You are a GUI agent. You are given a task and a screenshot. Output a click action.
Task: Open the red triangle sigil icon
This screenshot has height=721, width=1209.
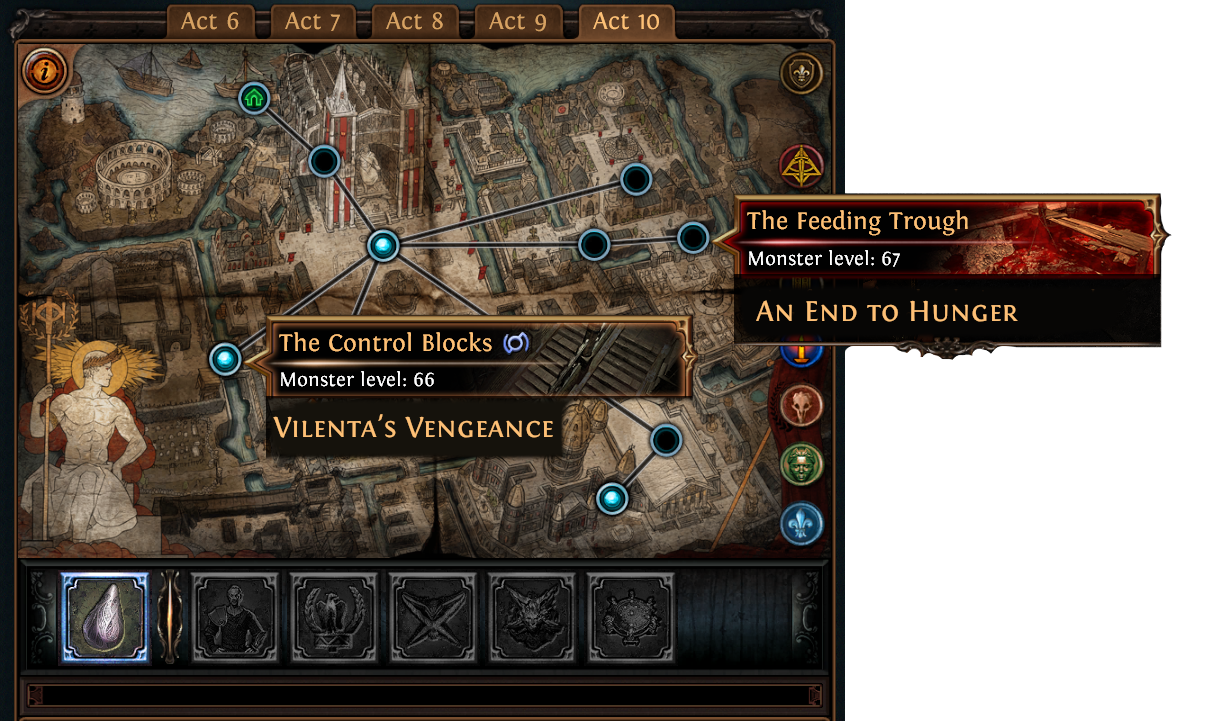tap(801, 167)
